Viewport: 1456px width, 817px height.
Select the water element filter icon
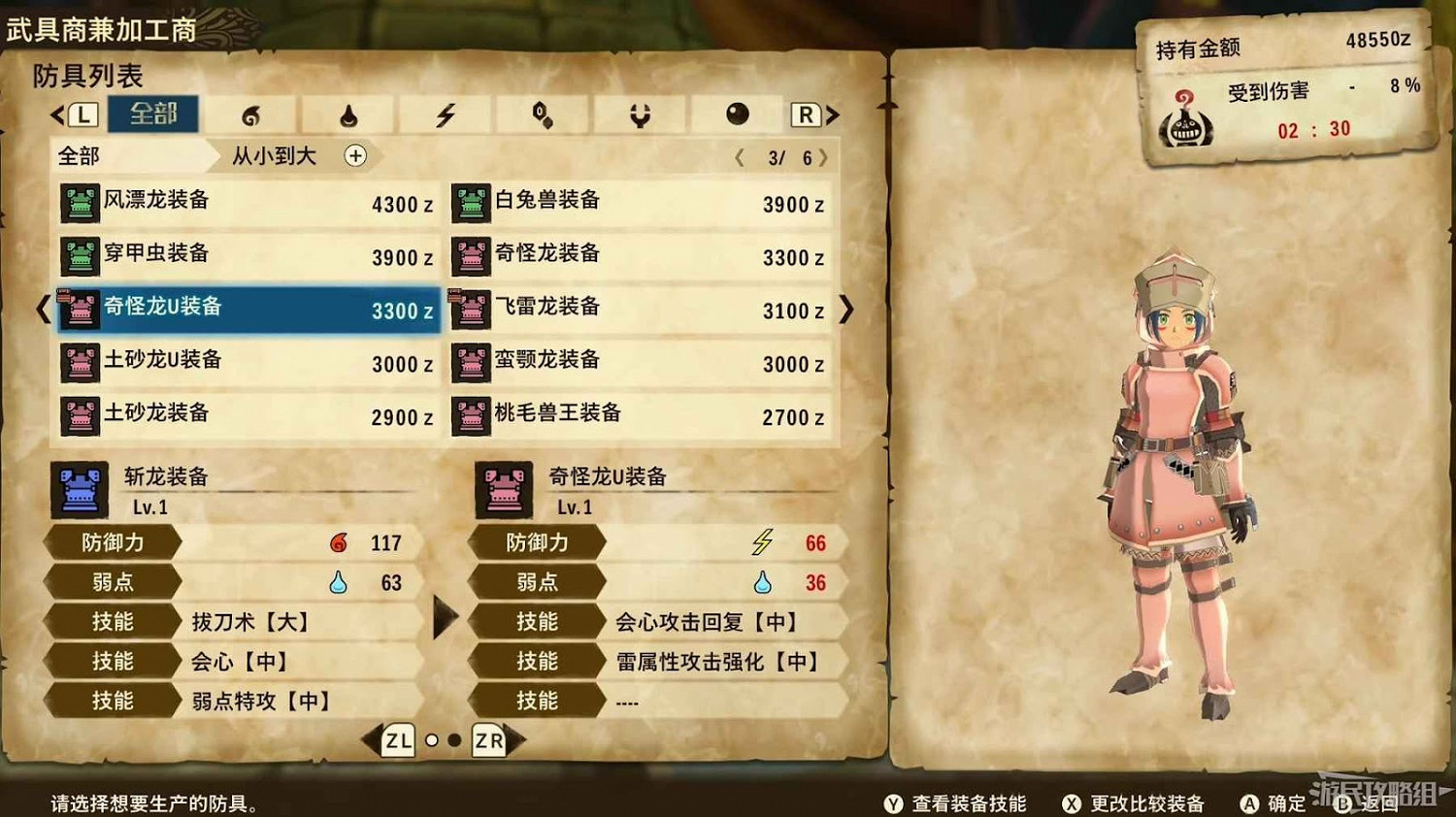(x=347, y=114)
